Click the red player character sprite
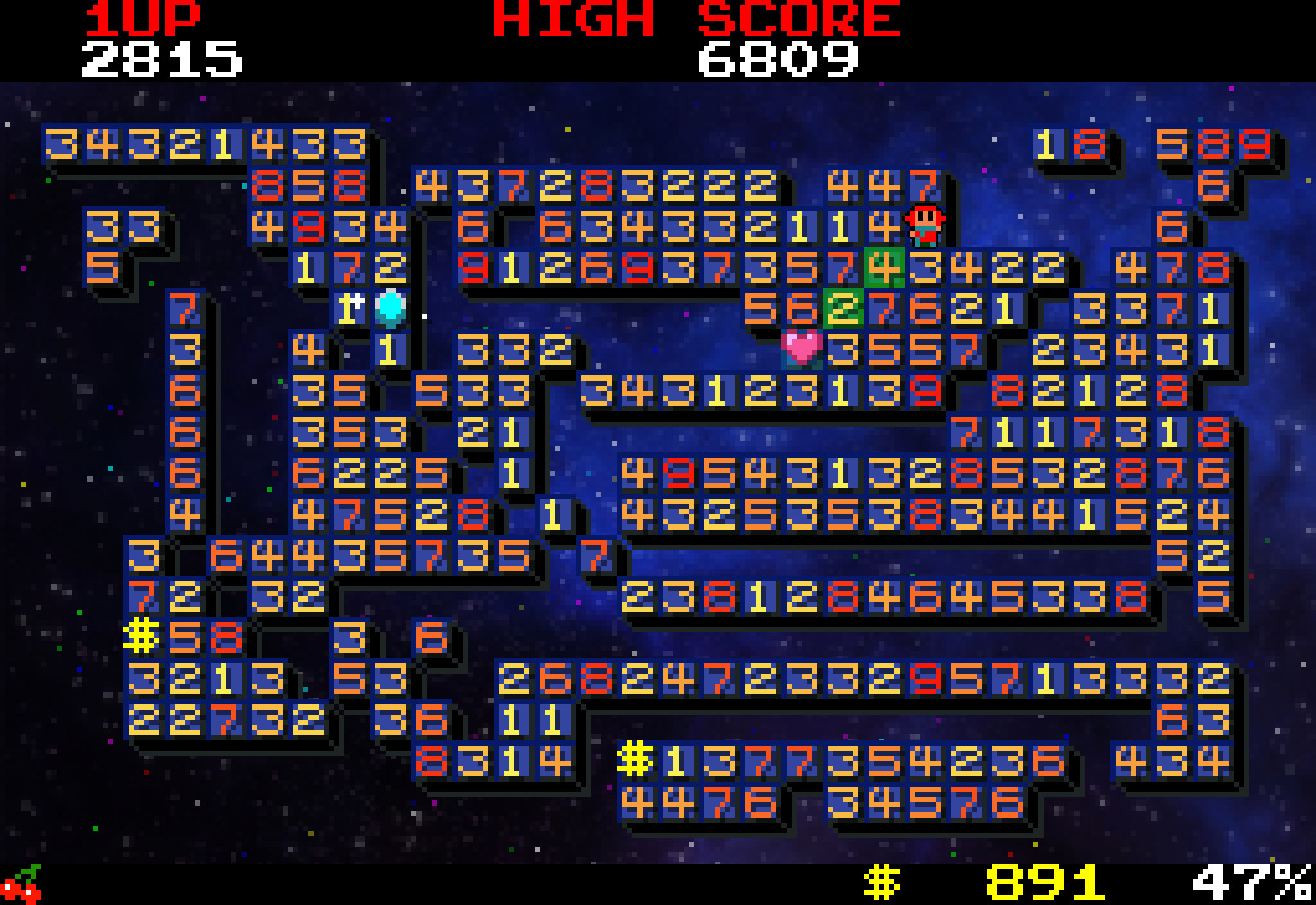The image size is (1316, 905). [x=925, y=223]
